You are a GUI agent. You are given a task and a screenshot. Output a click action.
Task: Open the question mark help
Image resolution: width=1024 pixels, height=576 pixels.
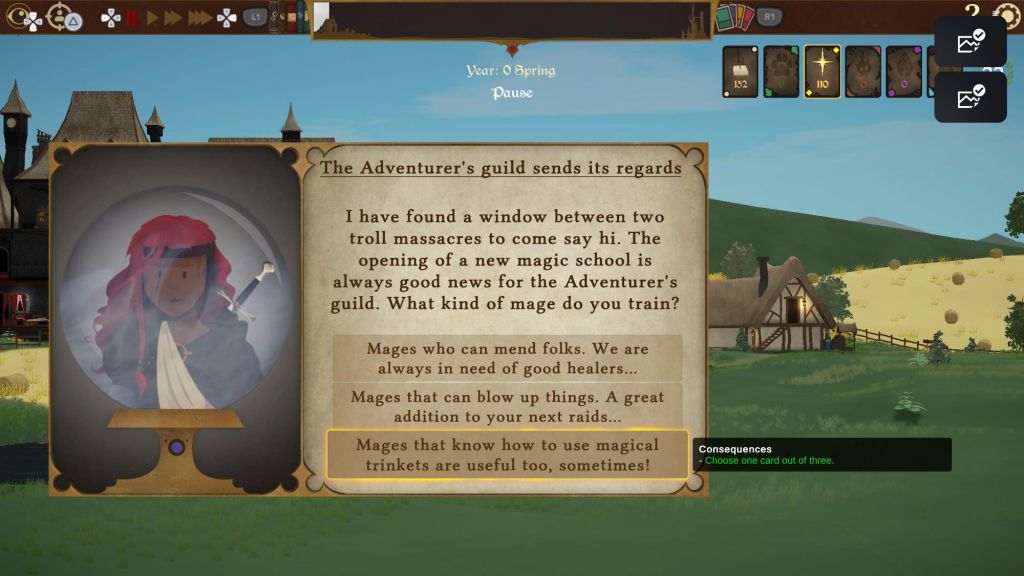[972, 13]
